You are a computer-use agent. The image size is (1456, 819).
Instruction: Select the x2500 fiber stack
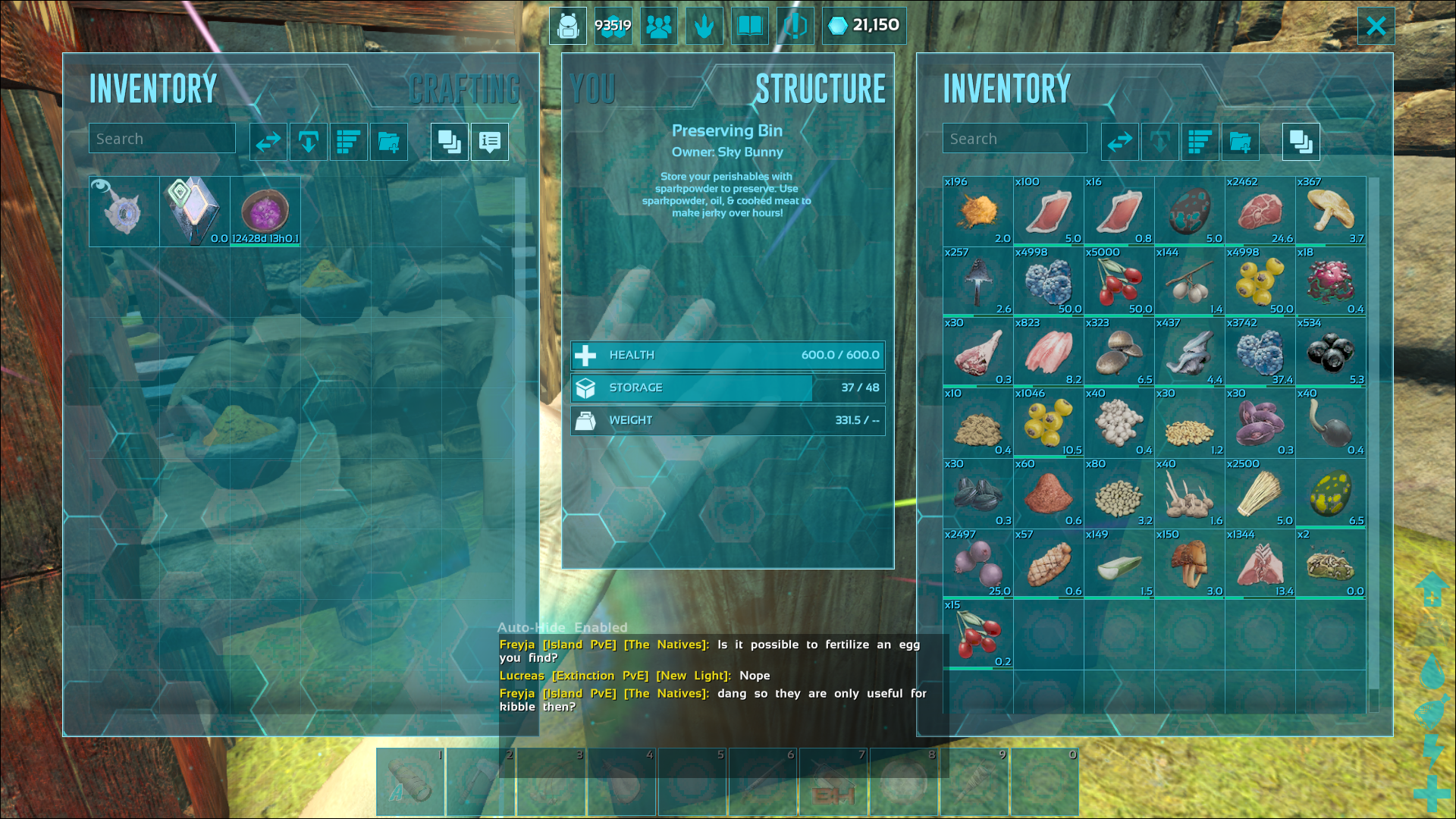click(1260, 494)
